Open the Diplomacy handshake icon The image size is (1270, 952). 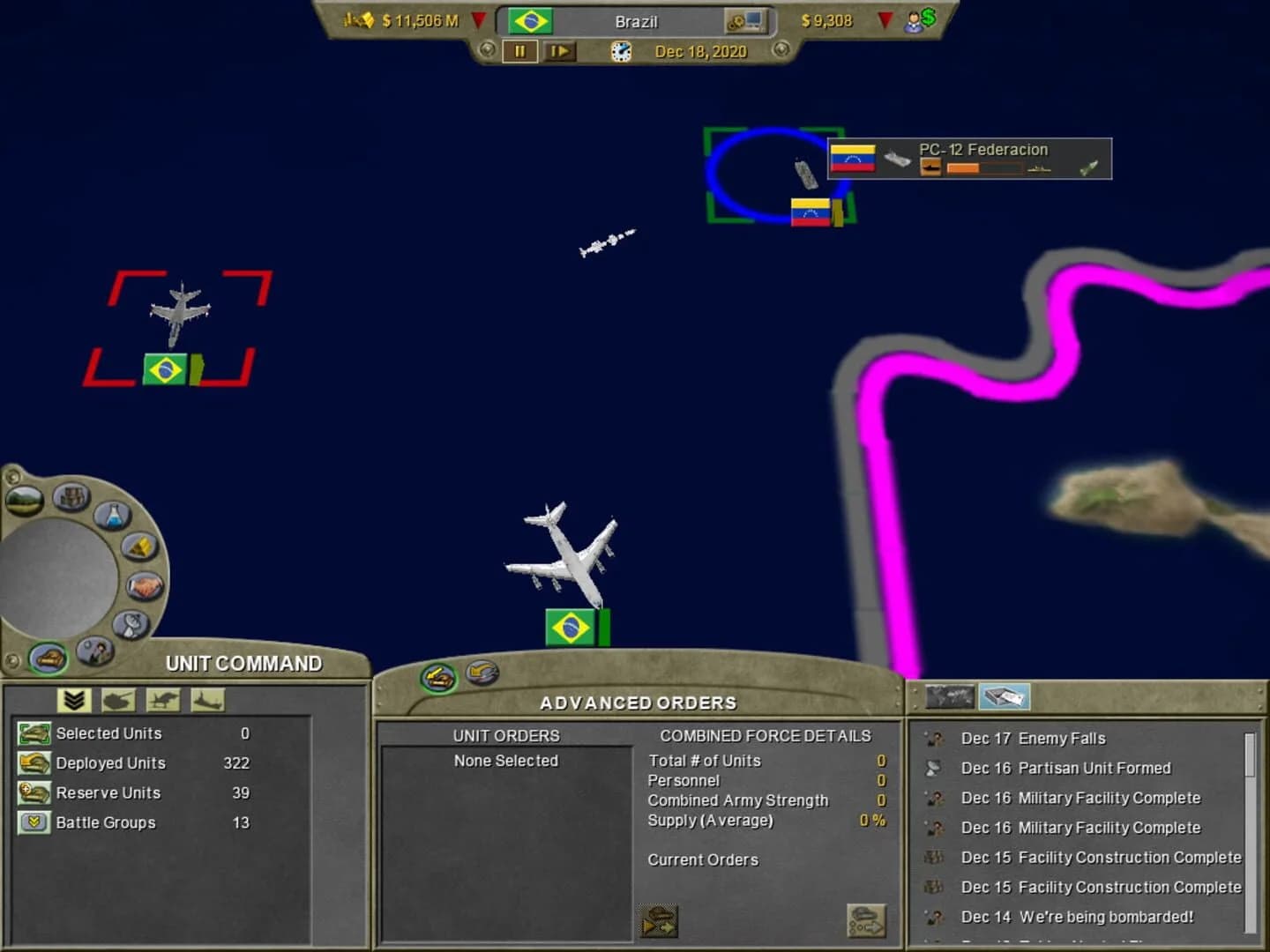145,585
